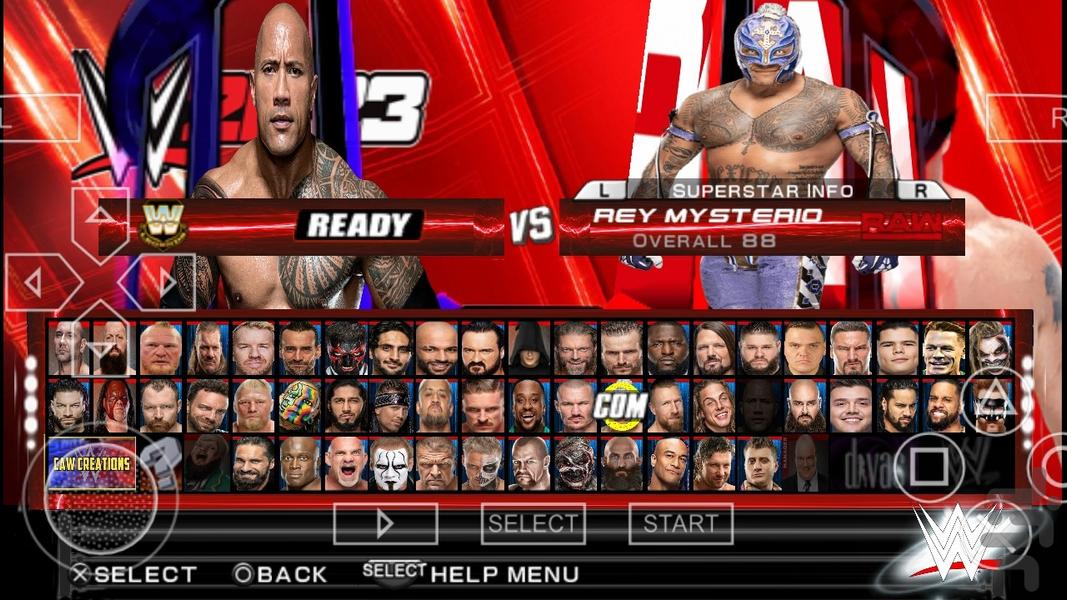
Task: Open the CAW Creations tile
Action: pos(91,463)
